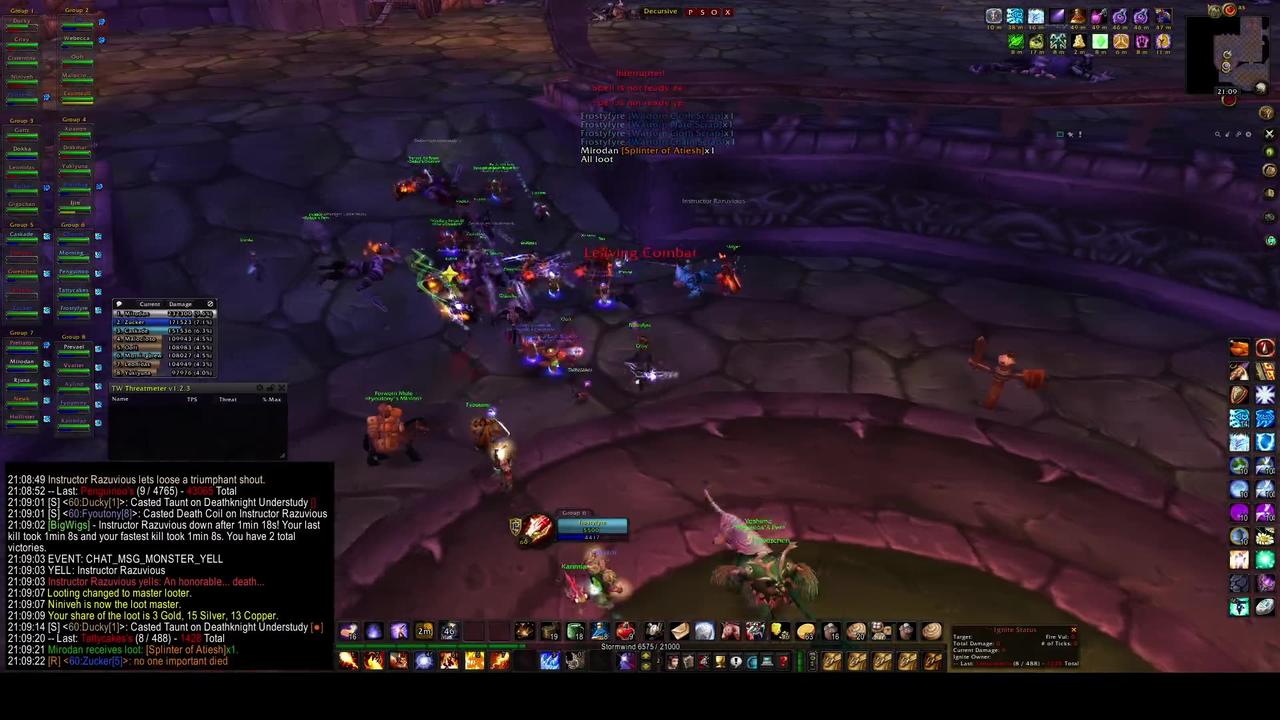The image size is (1280, 720).
Task: Collapse the Group 4 raid frame header
Action: click(74, 120)
